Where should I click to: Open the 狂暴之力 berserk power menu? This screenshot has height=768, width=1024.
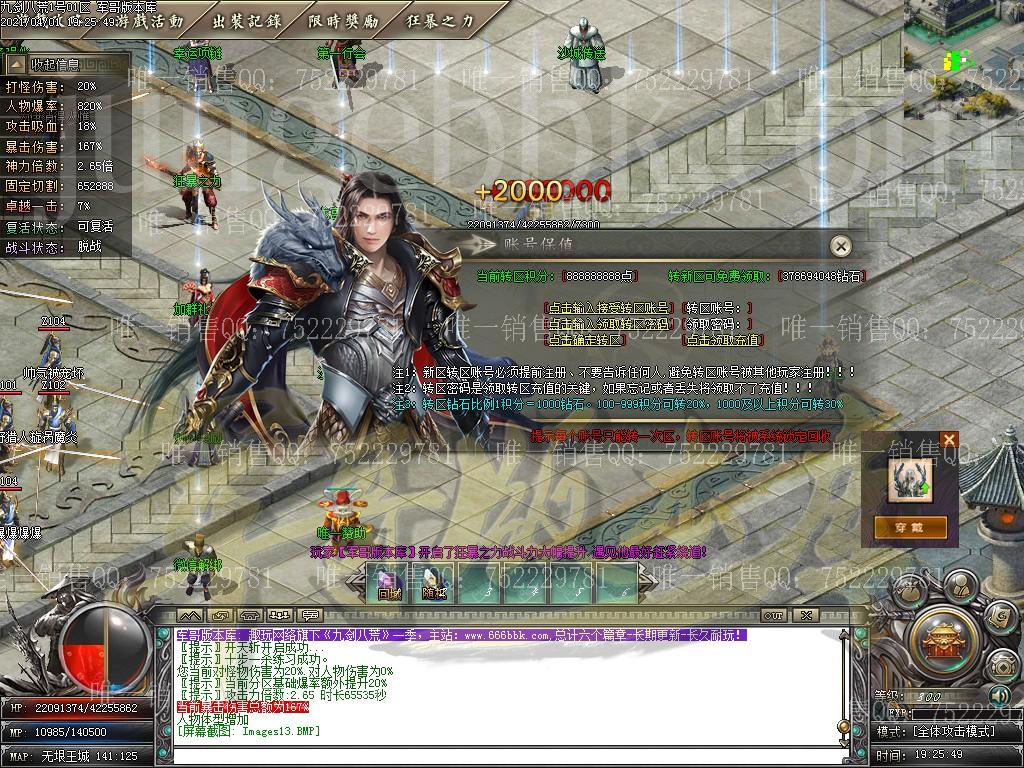440,20
